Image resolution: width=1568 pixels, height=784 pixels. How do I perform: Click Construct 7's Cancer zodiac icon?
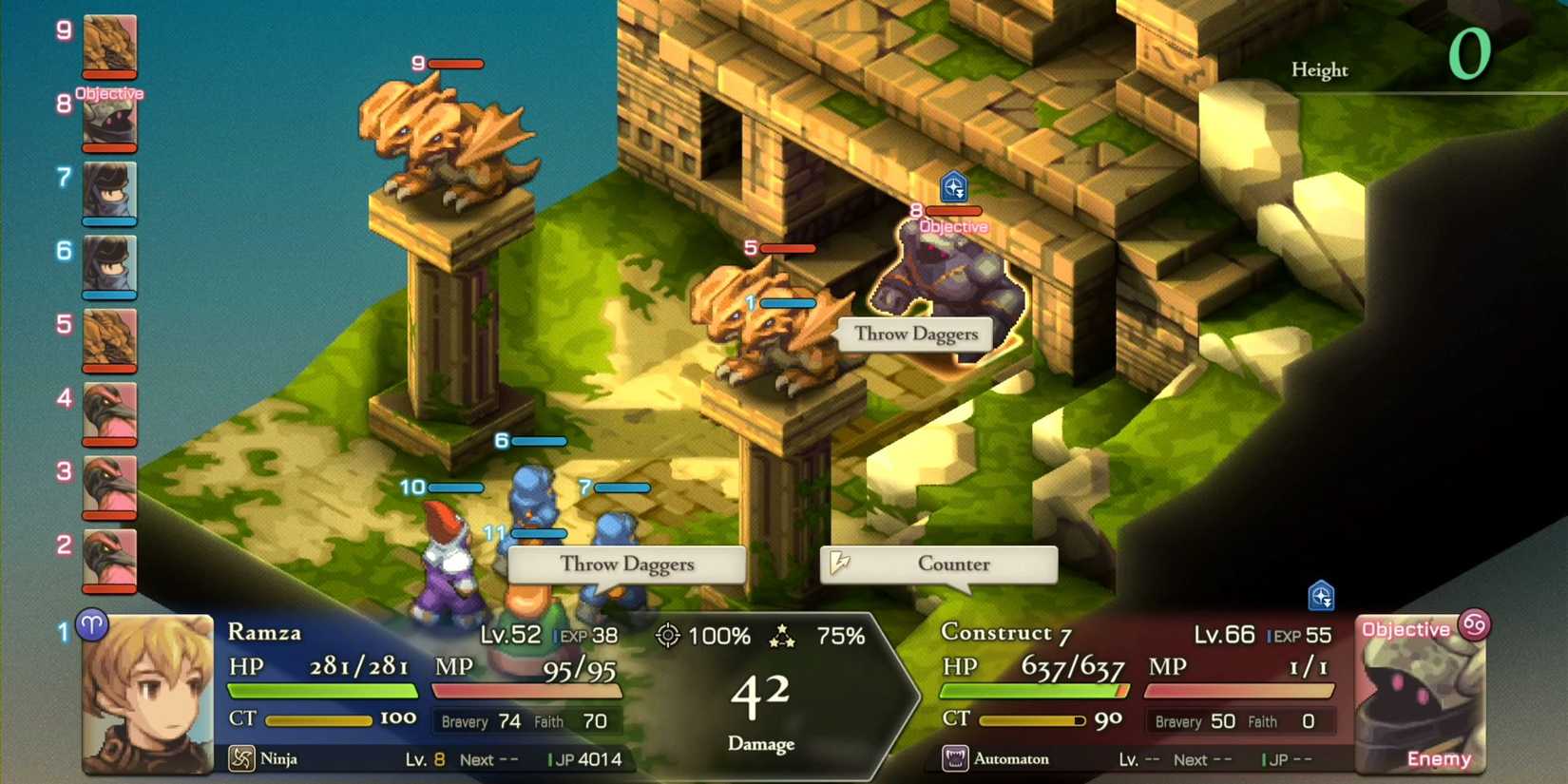click(1474, 624)
